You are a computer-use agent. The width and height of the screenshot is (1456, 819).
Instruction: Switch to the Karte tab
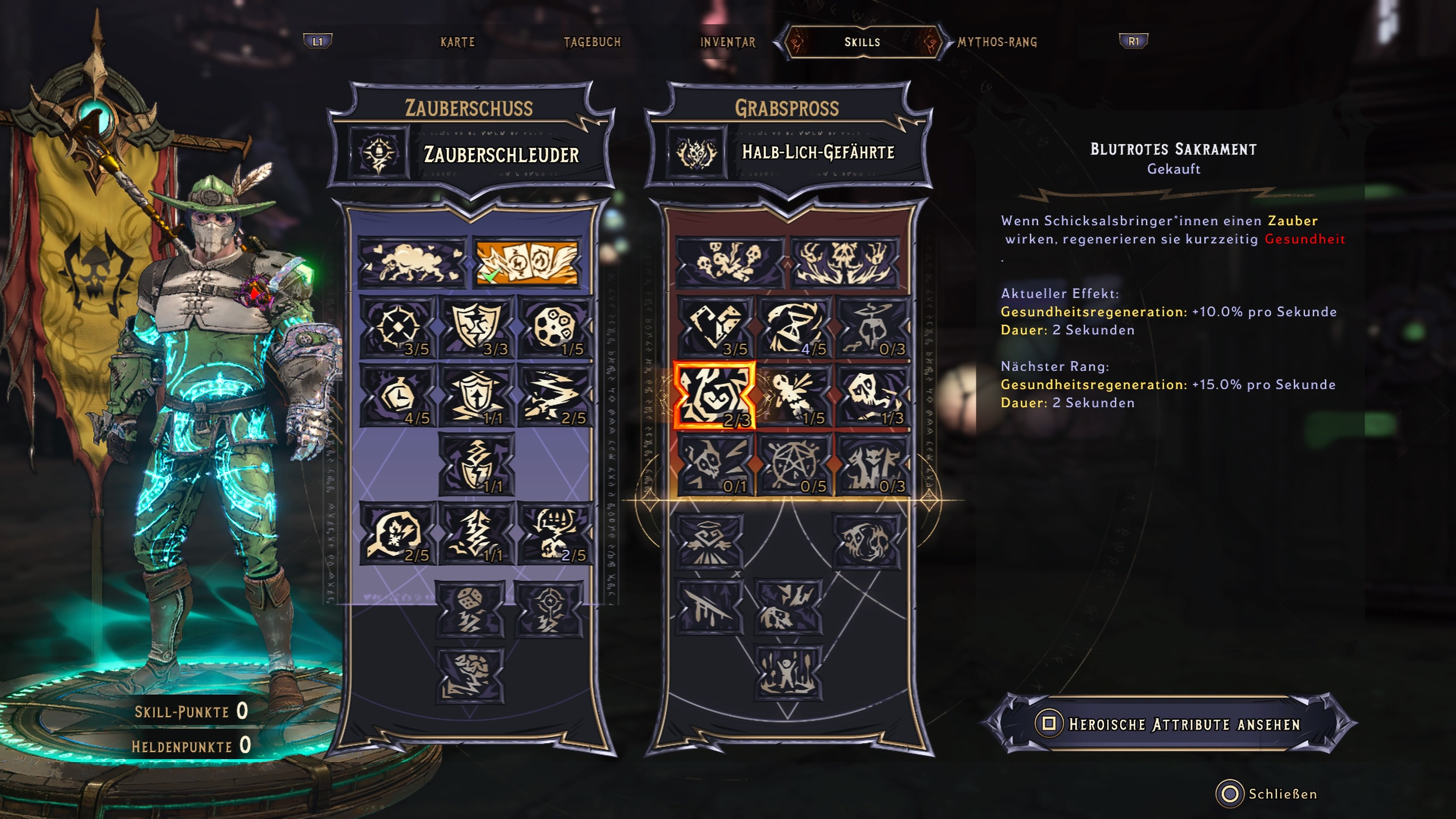pyautogui.click(x=457, y=42)
